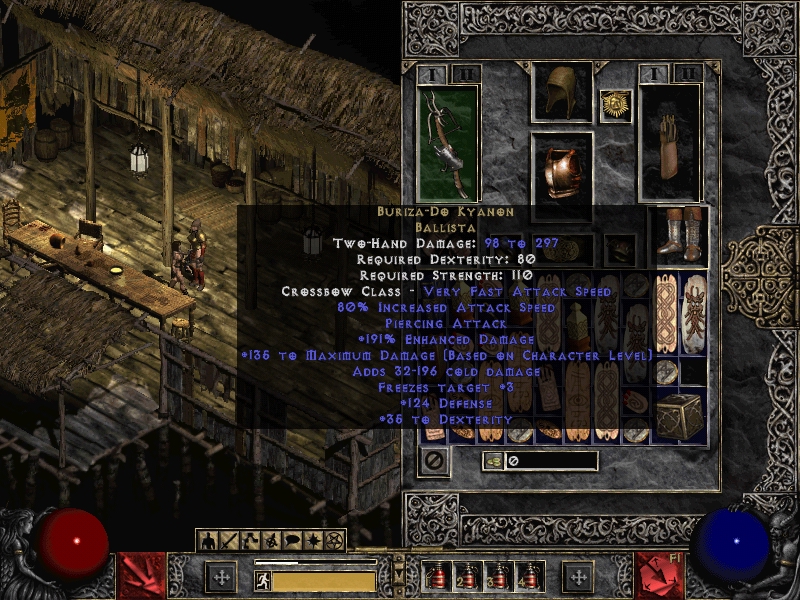Close the inventory panel
The height and width of the screenshot is (600, 800).
coord(434,461)
